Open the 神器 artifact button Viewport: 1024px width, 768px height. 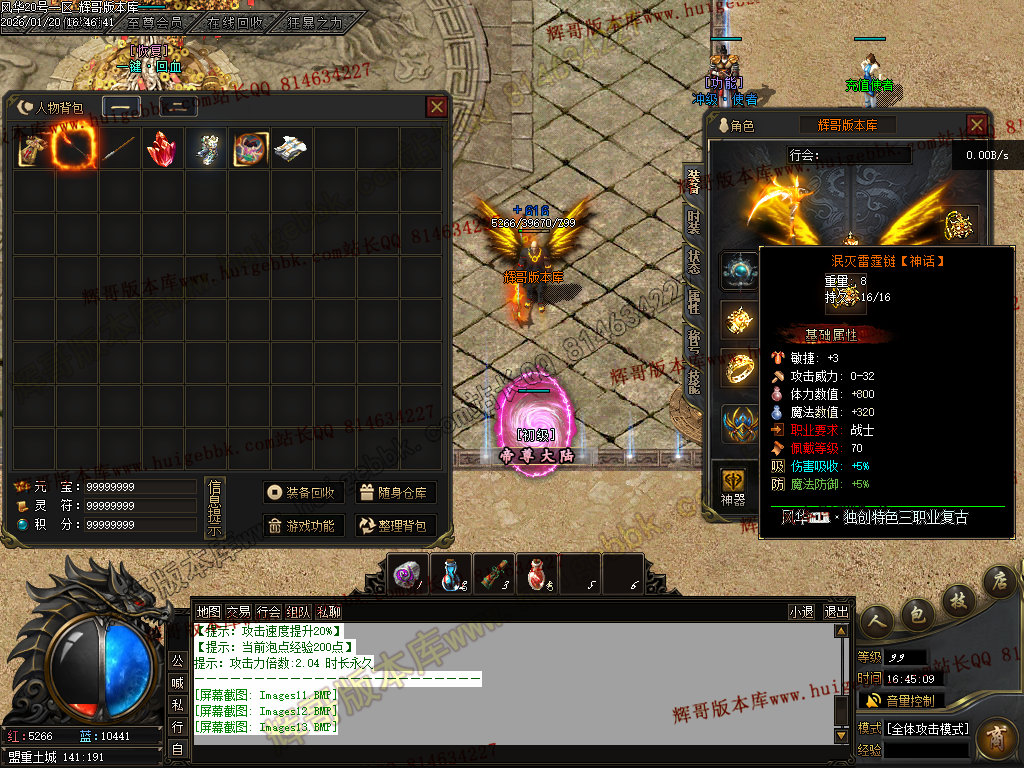coord(733,487)
